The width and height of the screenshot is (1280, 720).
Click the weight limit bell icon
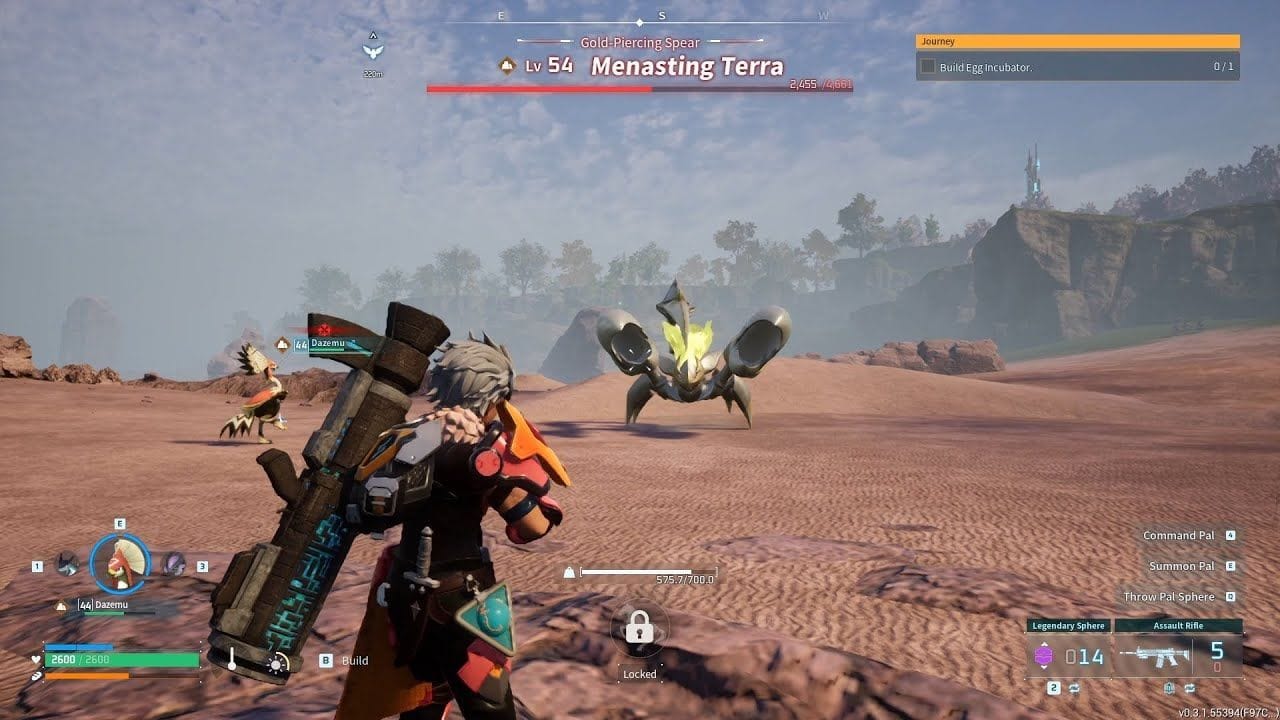click(x=567, y=570)
